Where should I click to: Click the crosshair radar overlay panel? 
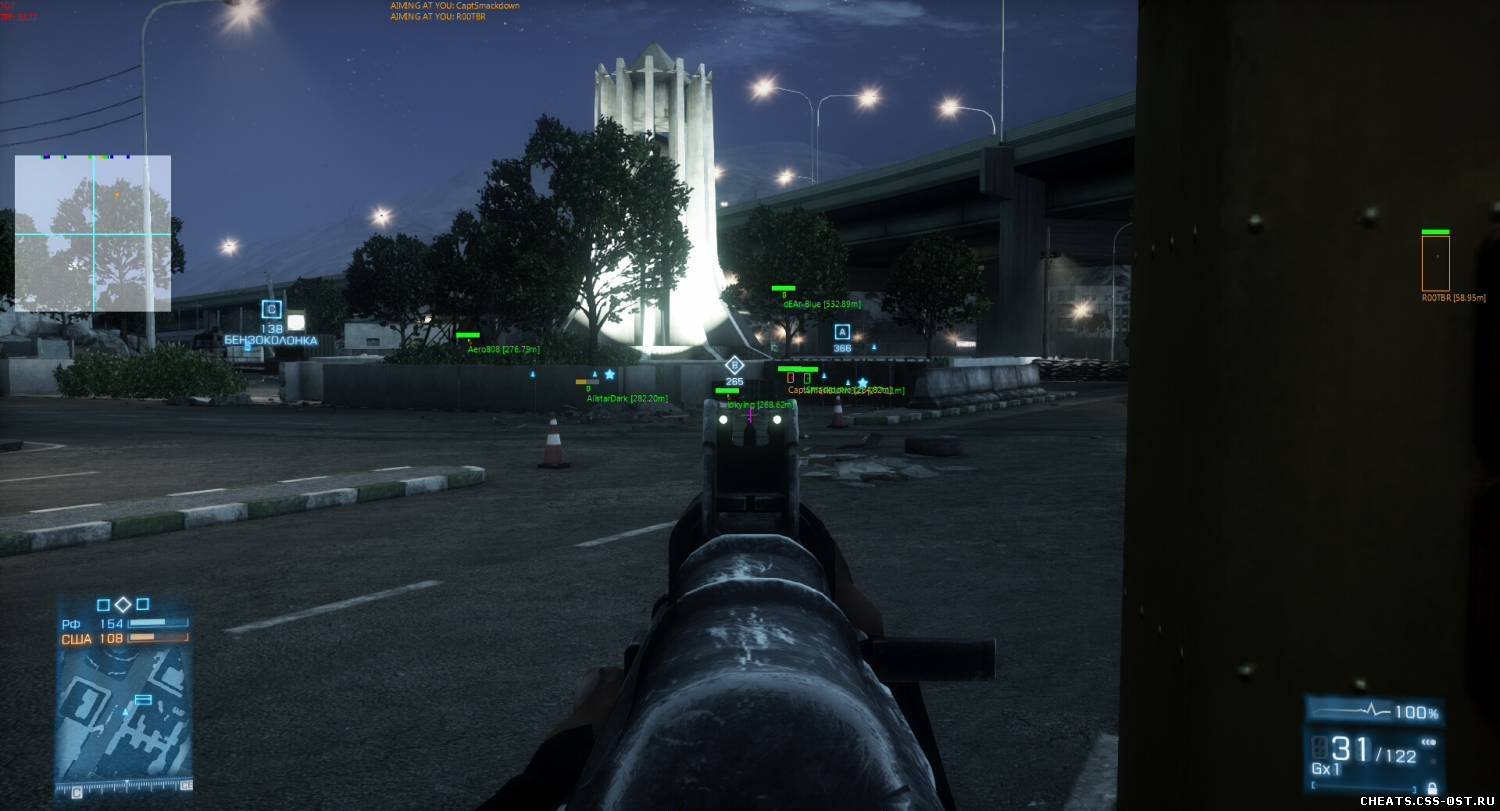tap(92, 233)
